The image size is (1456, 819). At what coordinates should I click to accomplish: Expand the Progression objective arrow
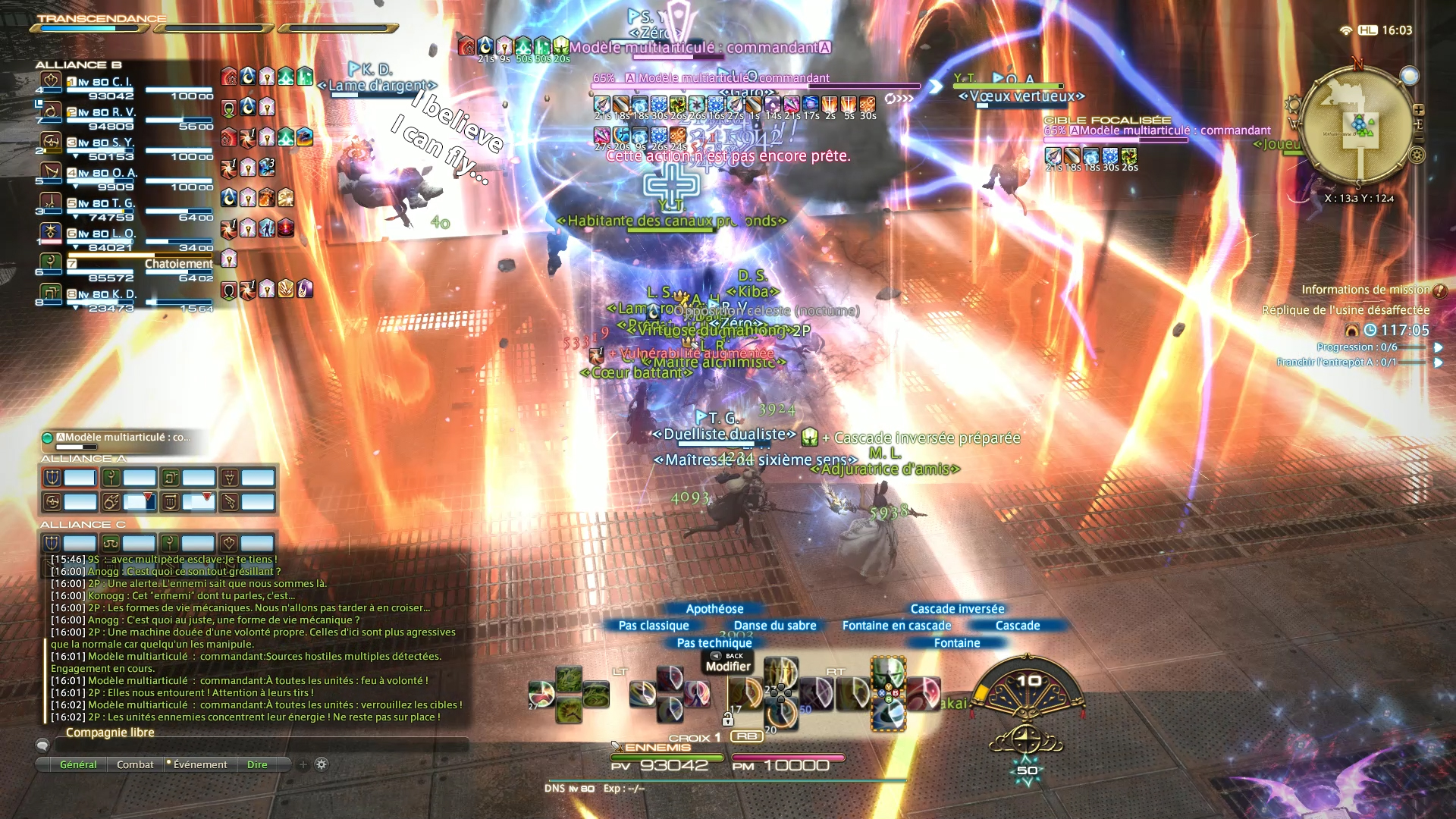coord(1438,347)
